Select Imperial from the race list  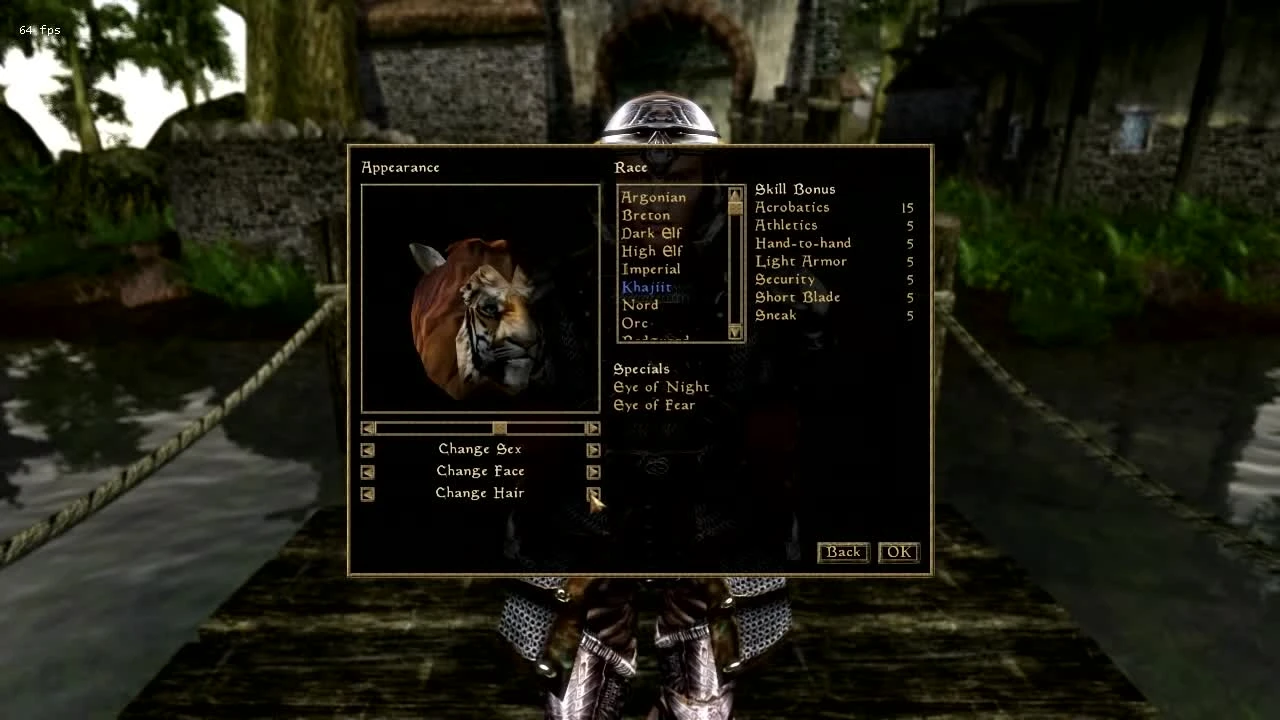(x=650, y=269)
